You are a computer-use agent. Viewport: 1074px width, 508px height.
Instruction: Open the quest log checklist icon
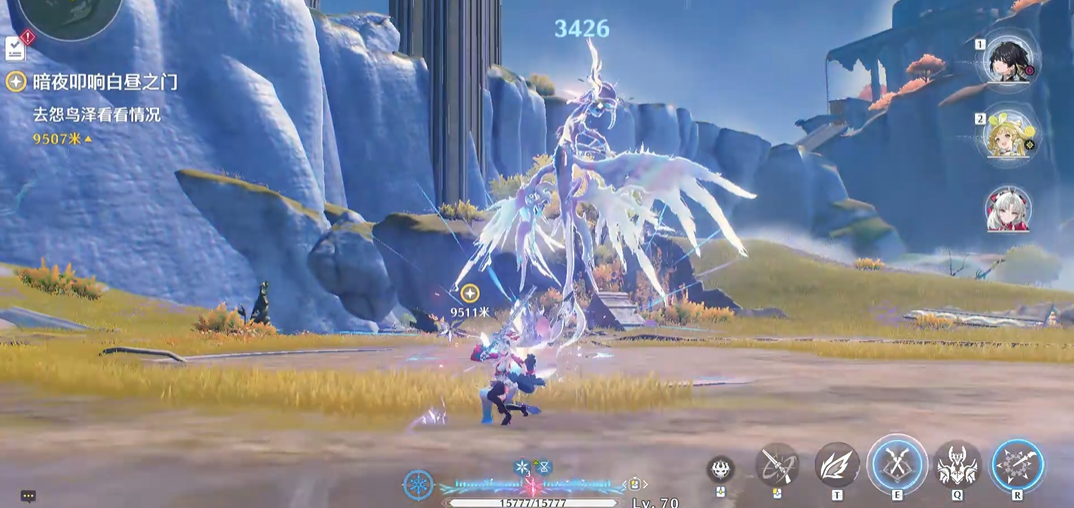(x=15, y=47)
